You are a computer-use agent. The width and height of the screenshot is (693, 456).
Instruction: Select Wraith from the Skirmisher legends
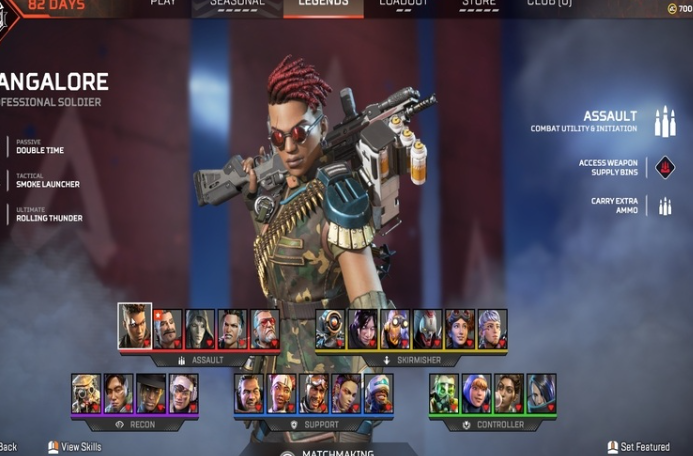363,329
